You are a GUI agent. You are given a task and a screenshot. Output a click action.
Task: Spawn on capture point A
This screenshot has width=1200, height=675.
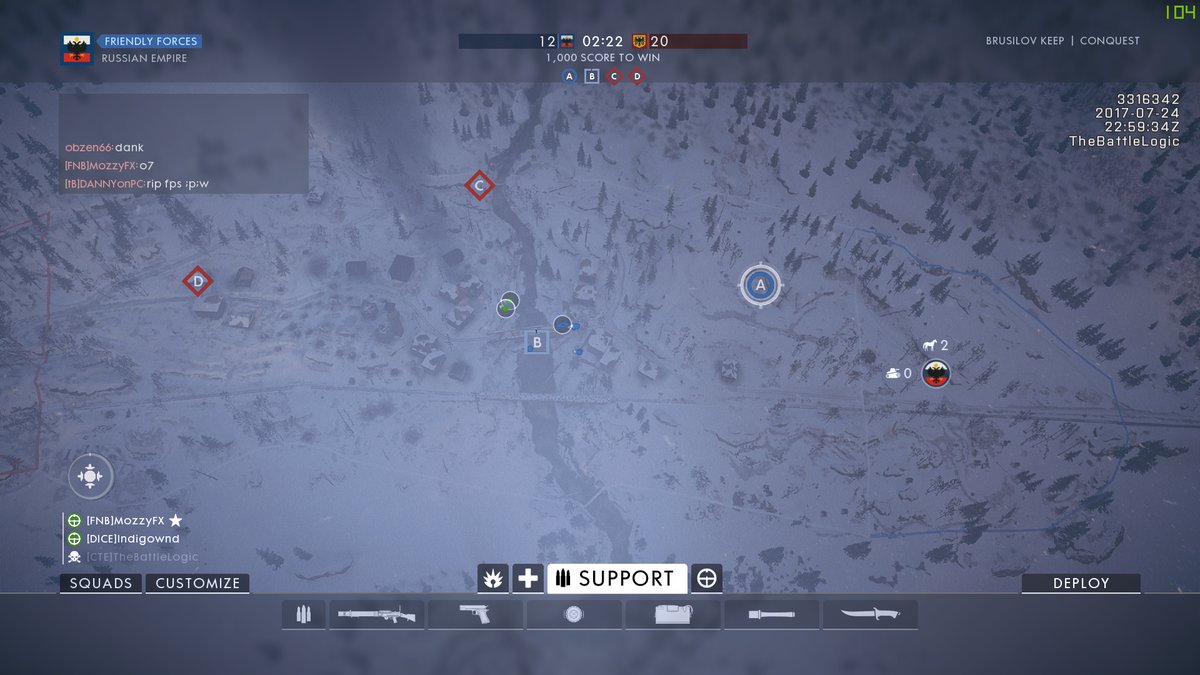coord(760,286)
